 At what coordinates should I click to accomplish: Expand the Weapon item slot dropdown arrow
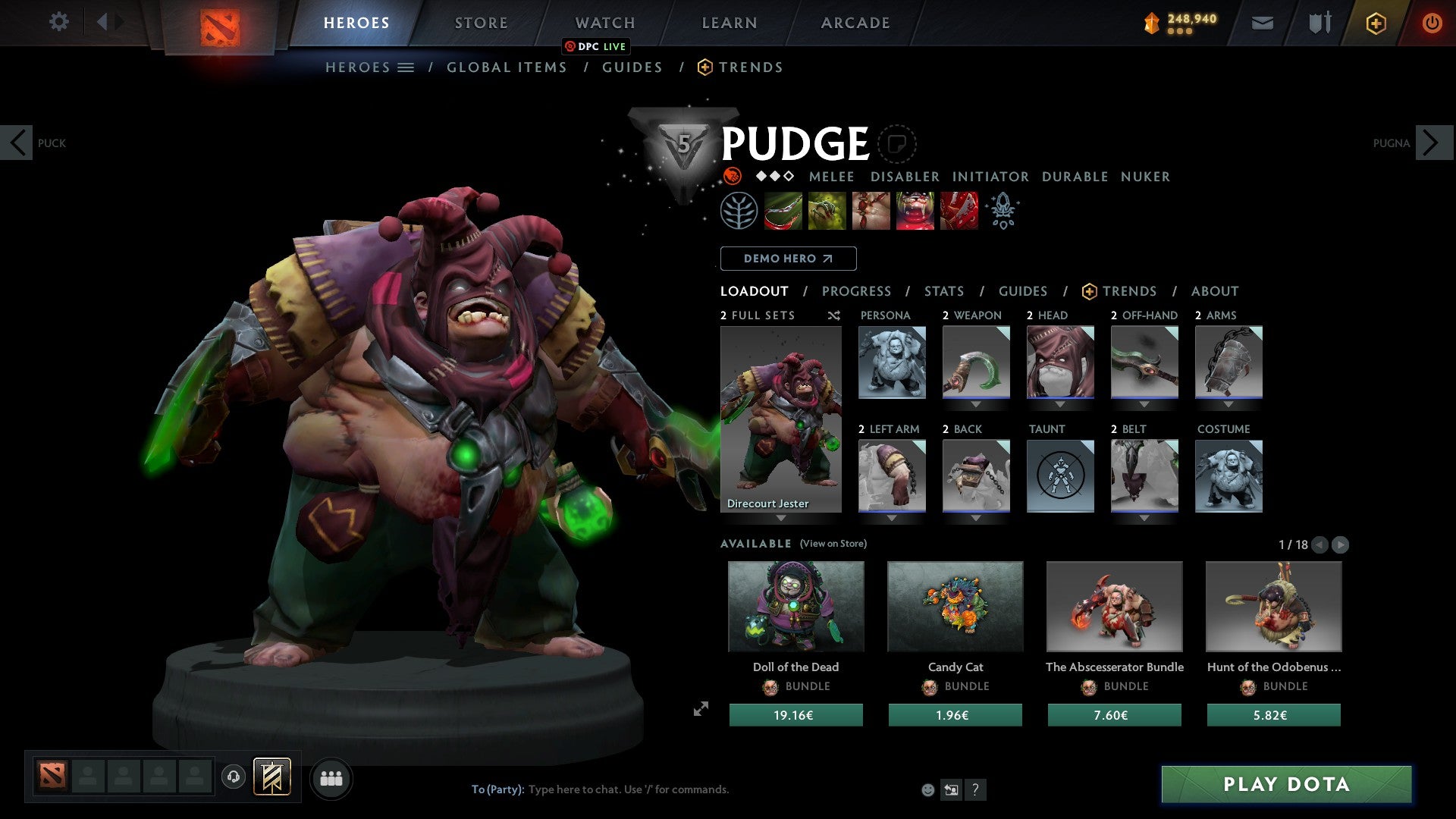coord(976,402)
